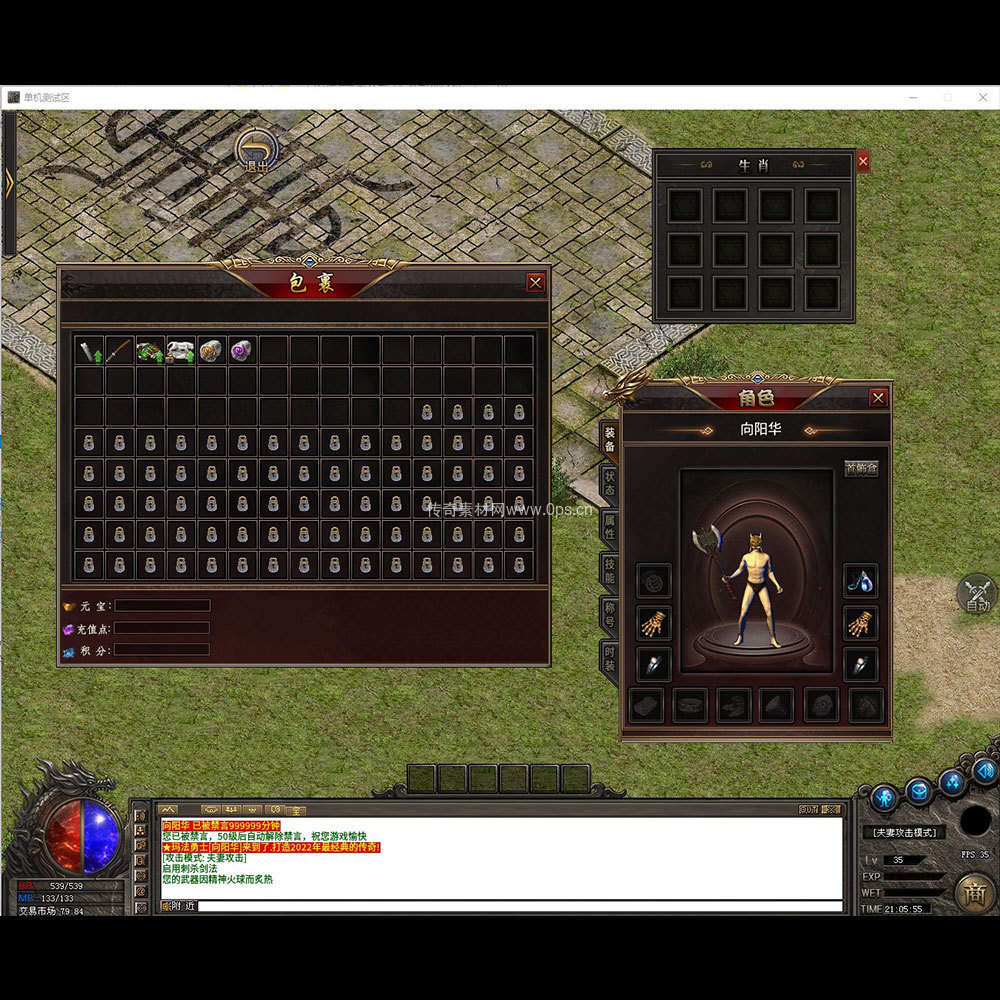Toggle the 自动 auto-combat button
1000x1000 pixels.
coord(977,594)
